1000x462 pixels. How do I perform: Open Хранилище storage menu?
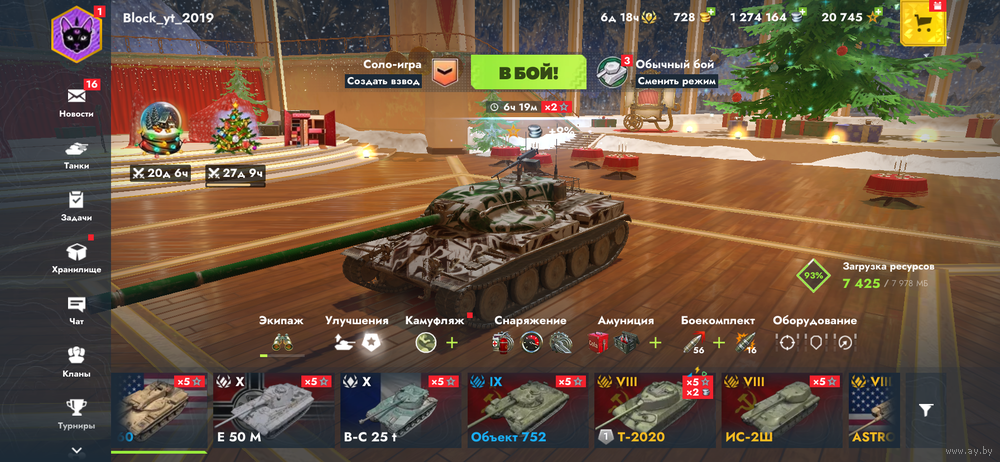[x=76, y=256]
